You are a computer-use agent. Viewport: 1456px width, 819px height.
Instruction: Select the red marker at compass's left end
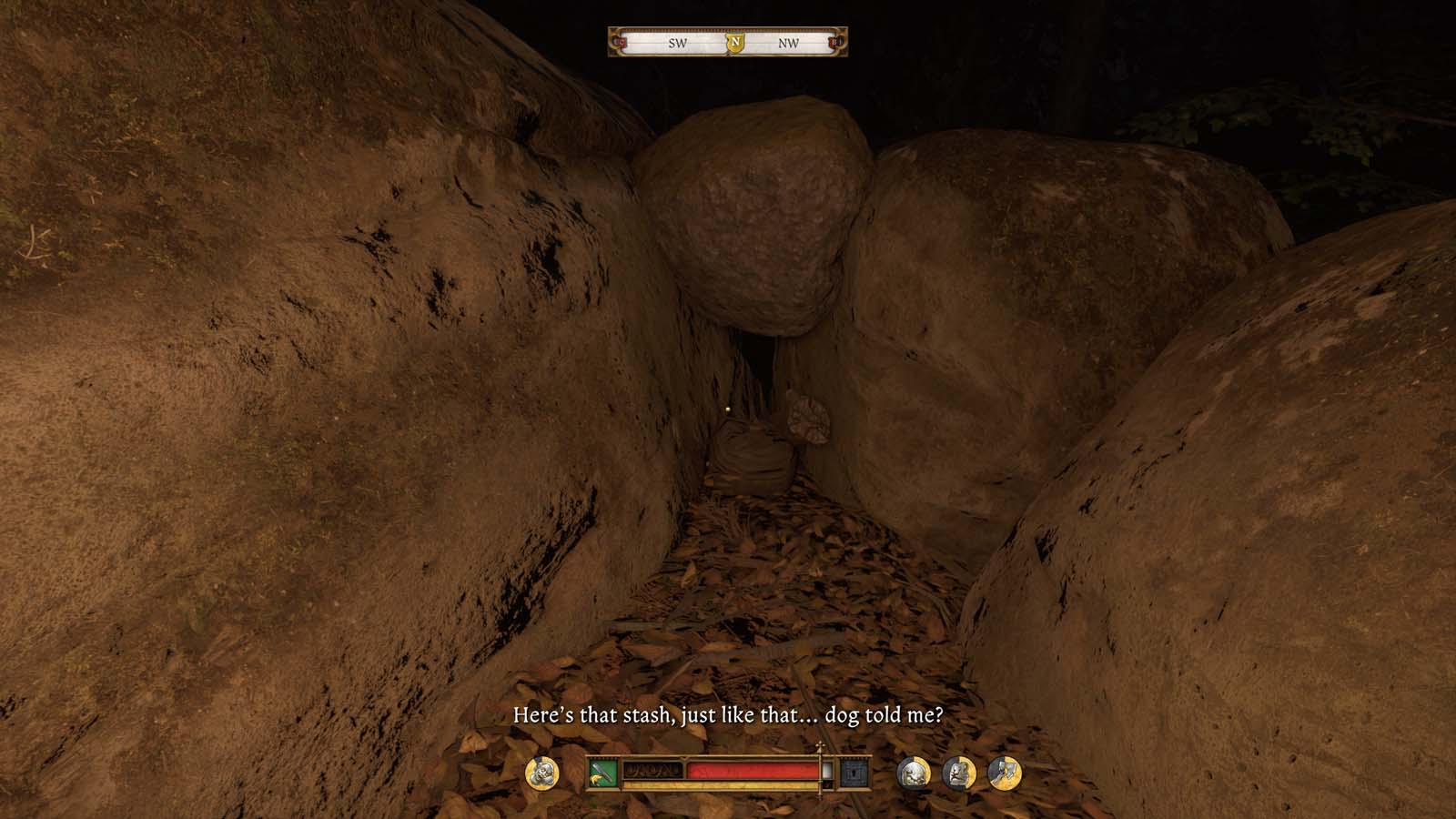point(621,43)
